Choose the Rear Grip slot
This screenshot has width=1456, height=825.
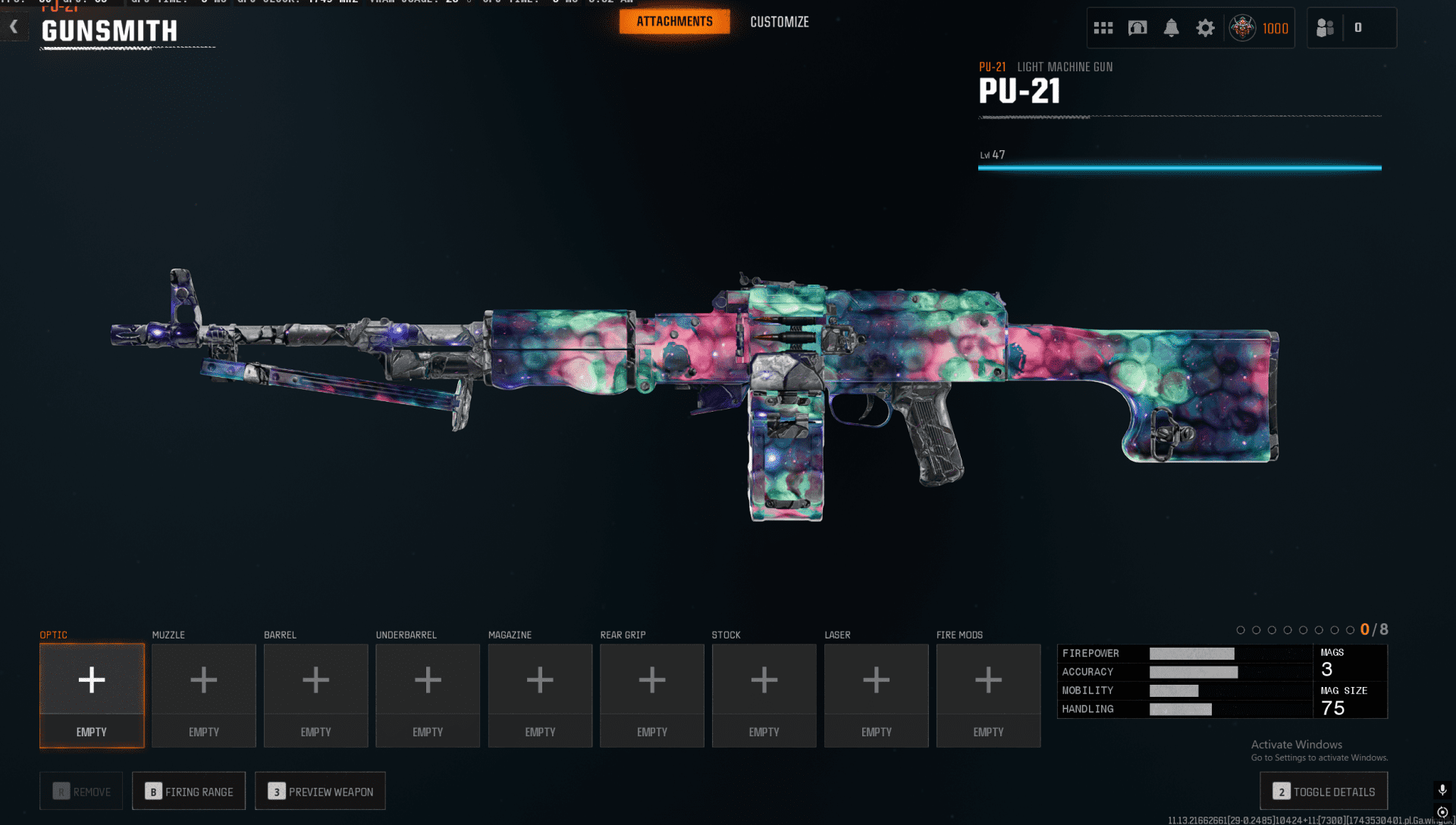[x=652, y=695]
